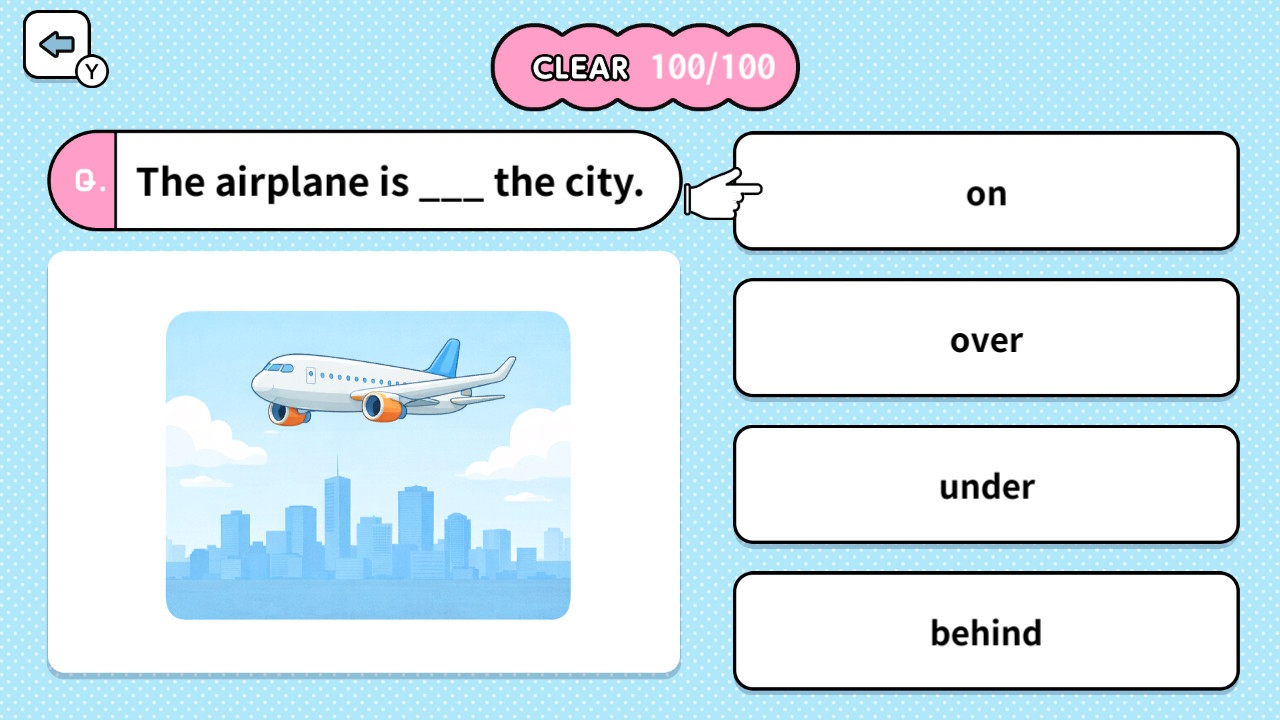Select the currently highlighted 'on' choice
This screenshot has height=720, width=1280.
click(x=985, y=192)
